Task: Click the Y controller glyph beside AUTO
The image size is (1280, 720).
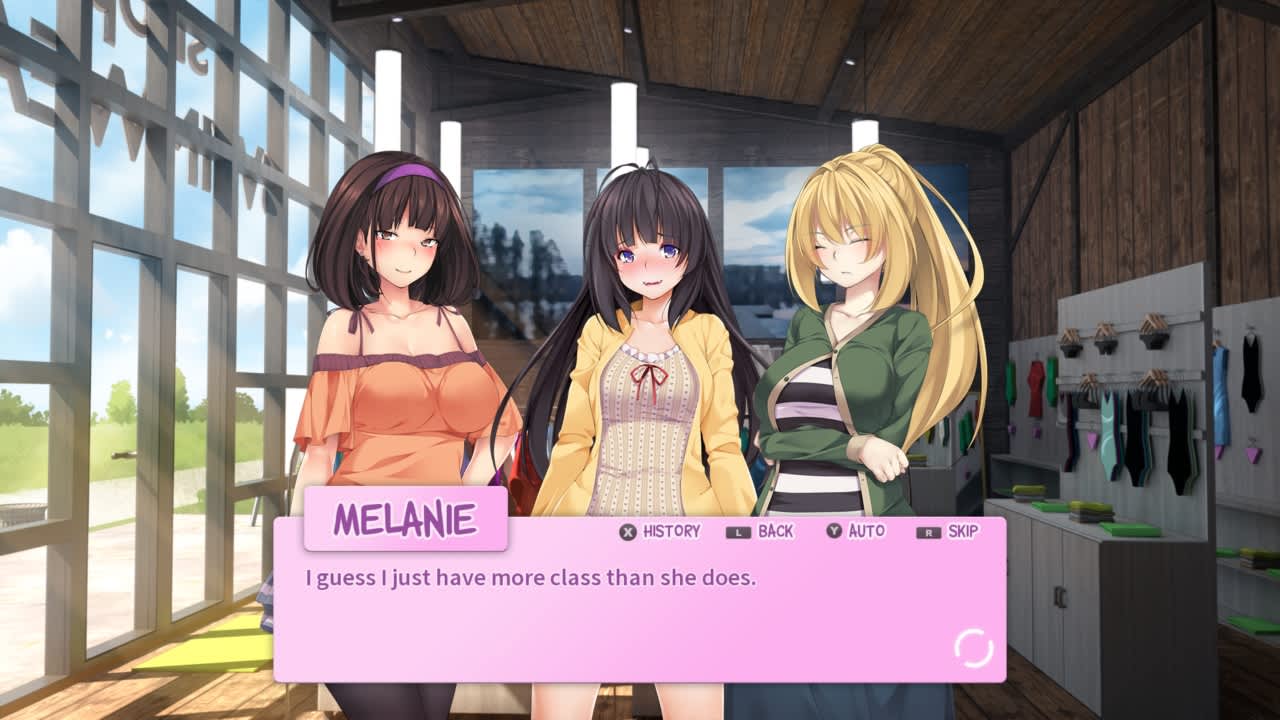Action: tap(833, 533)
